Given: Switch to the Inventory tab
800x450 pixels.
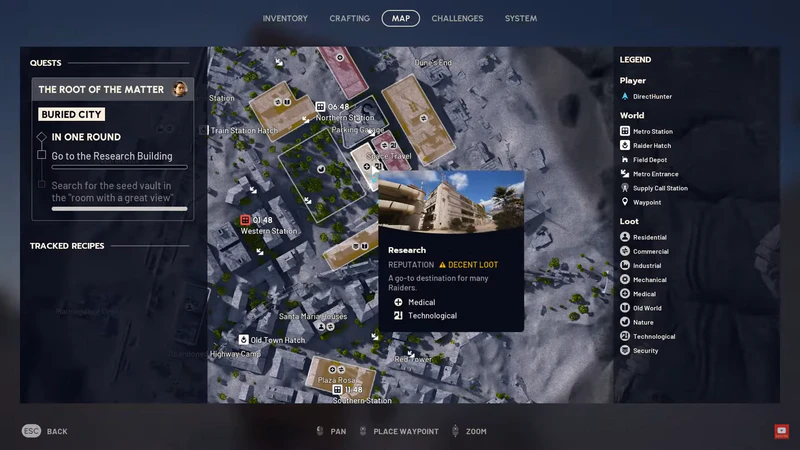Looking at the screenshot, I should [x=285, y=18].
